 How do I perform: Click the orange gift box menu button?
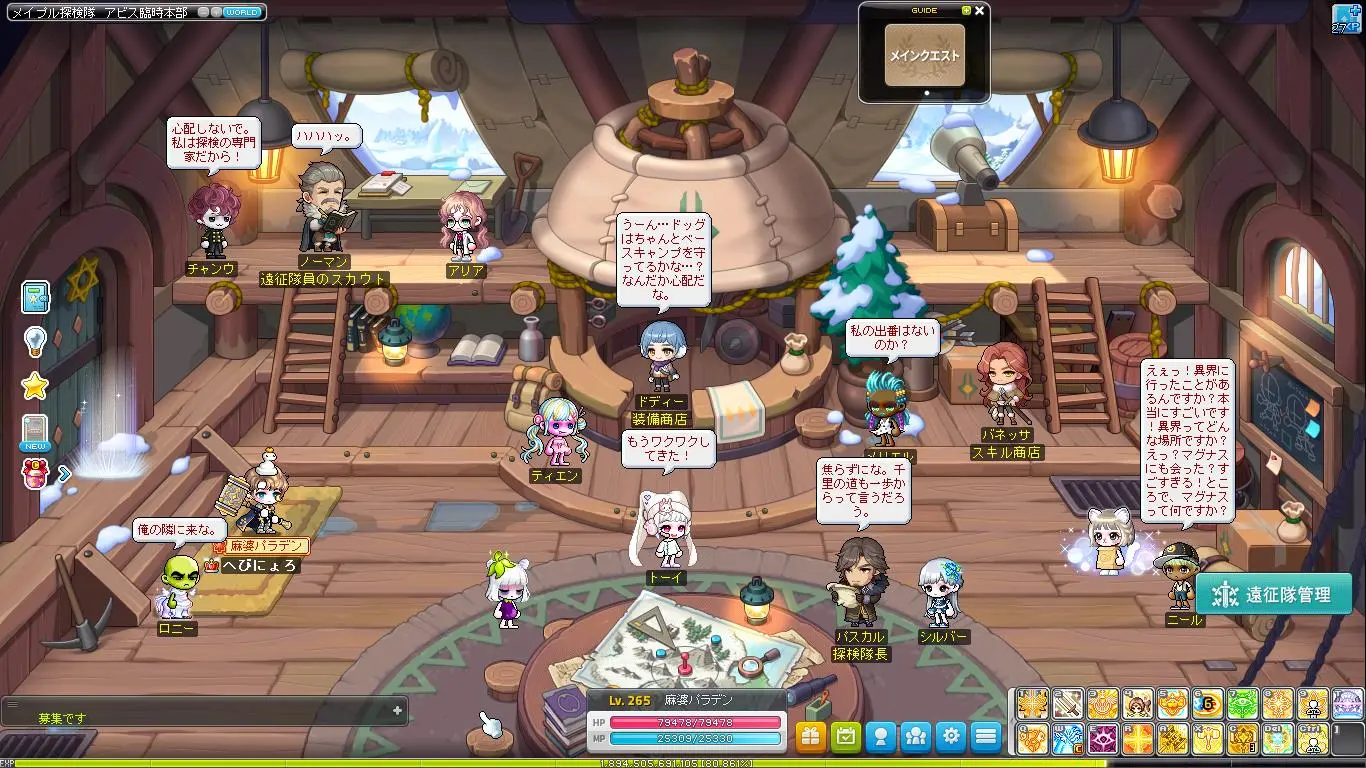[811, 737]
